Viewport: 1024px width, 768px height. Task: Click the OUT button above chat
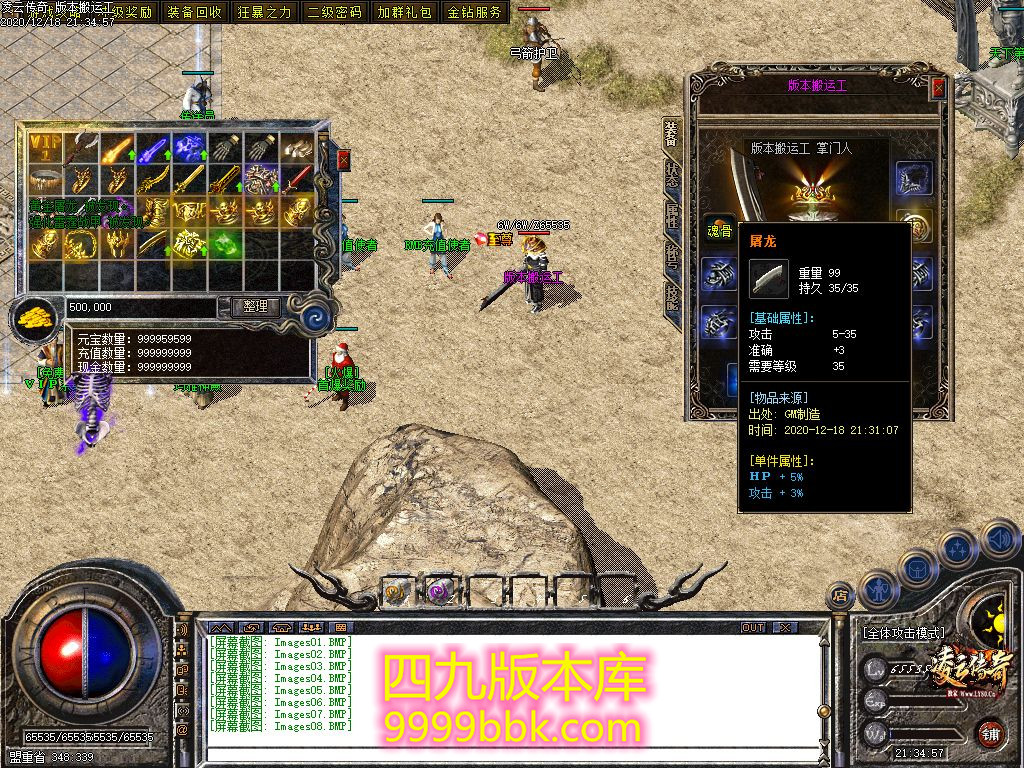tap(752, 627)
